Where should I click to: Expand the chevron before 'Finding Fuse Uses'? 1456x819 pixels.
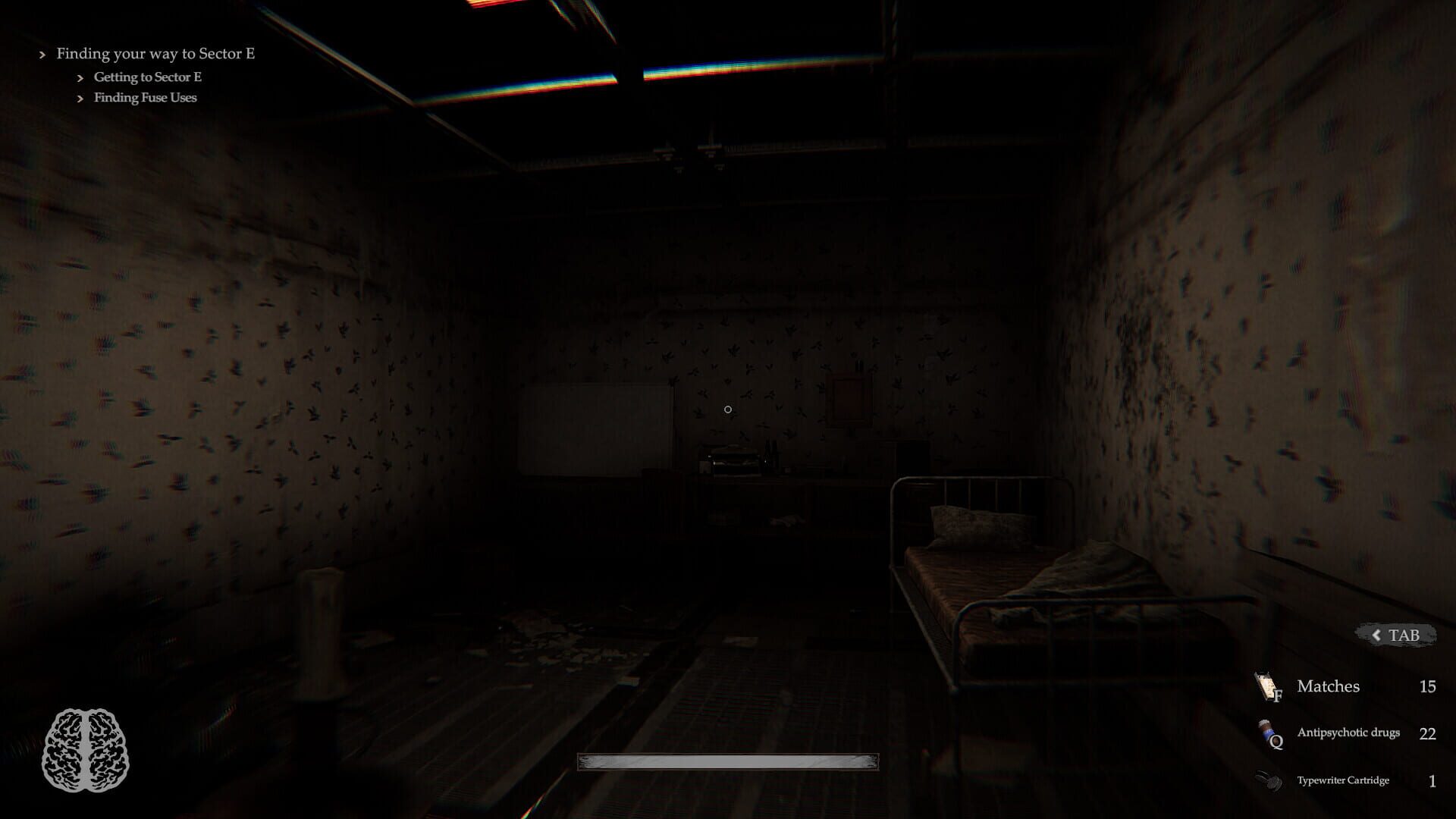(x=79, y=98)
